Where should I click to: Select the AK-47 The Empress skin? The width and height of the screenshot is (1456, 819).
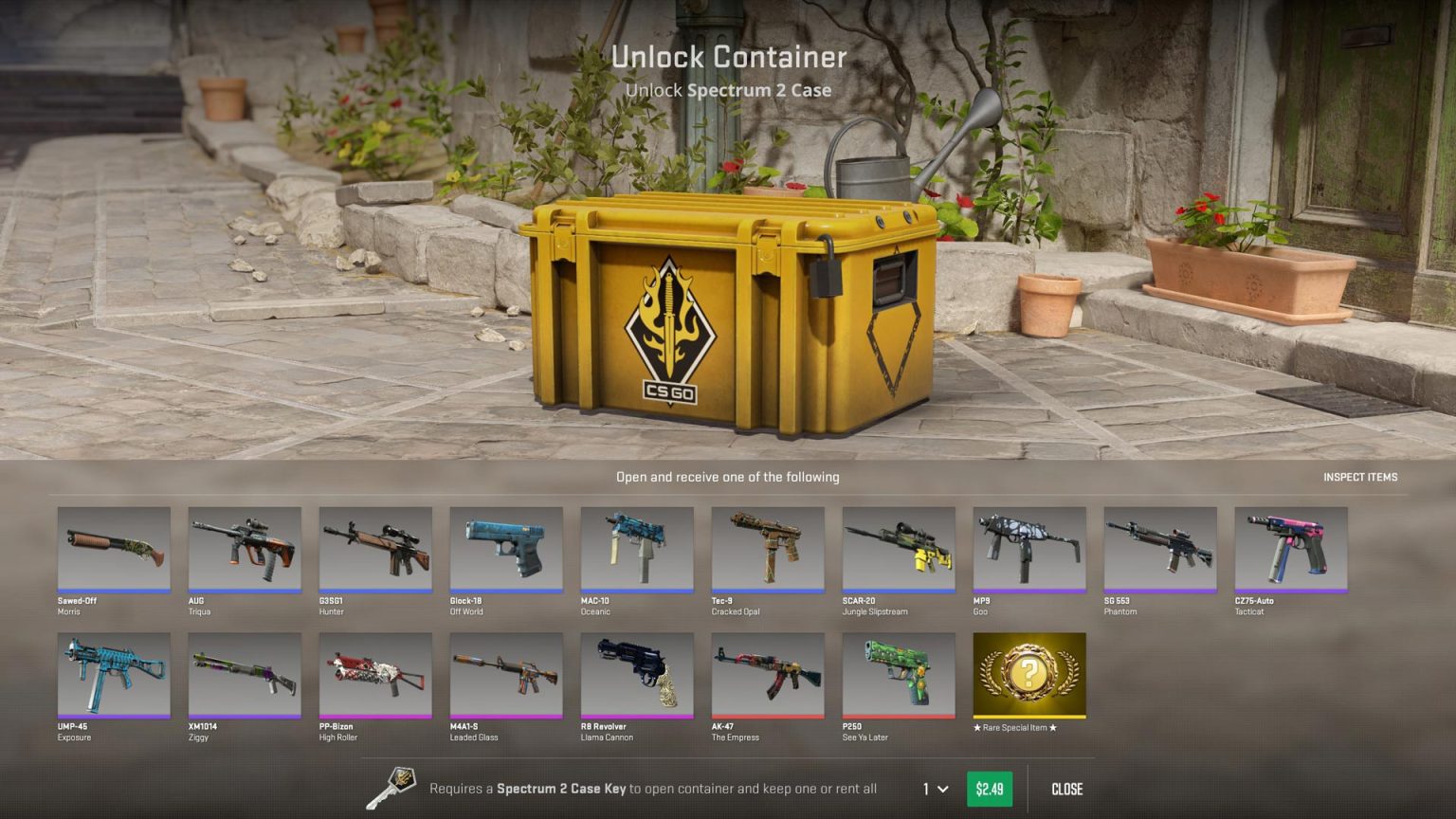pos(768,675)
